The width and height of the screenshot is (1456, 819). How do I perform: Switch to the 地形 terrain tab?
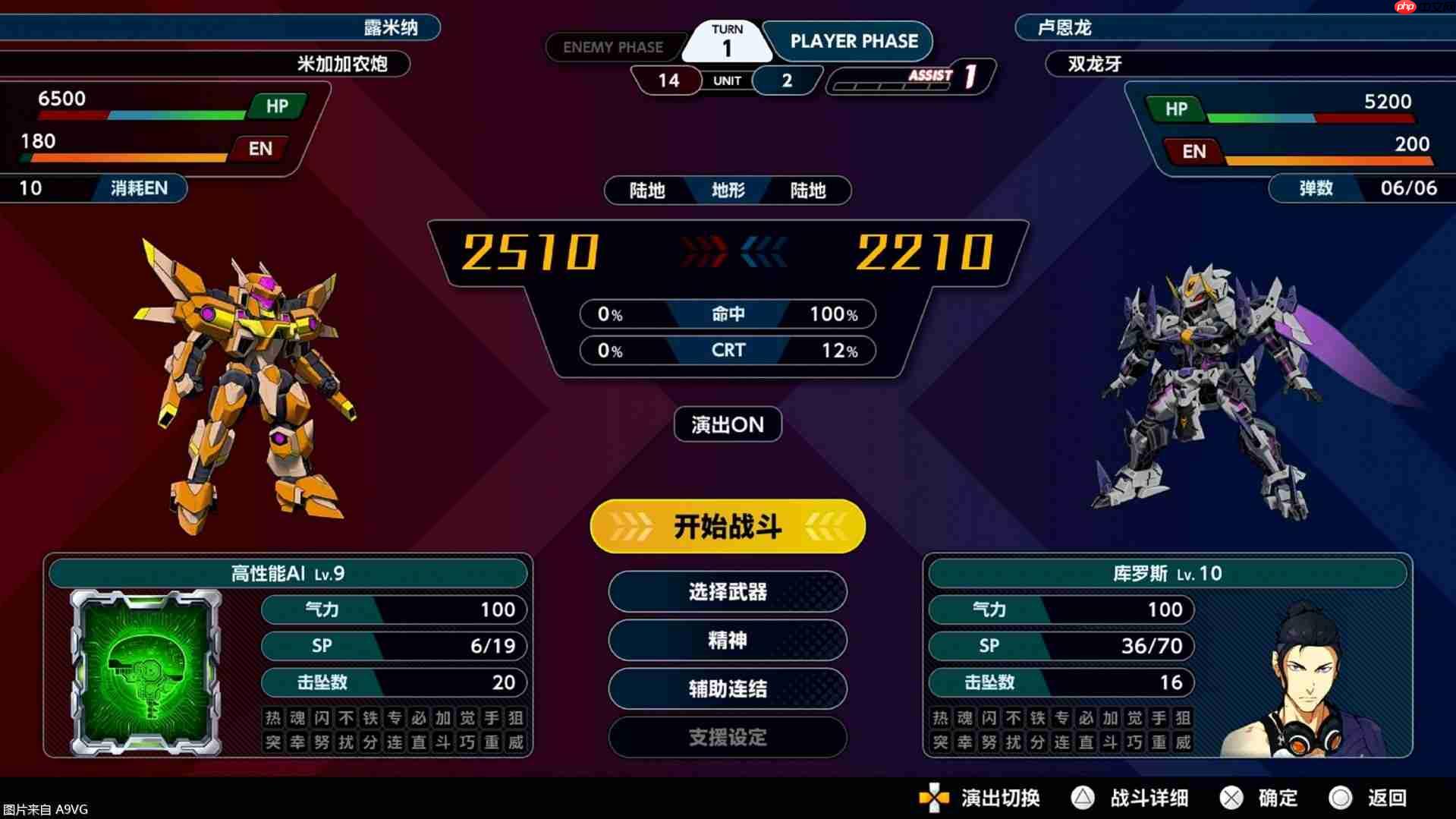(726, 191)
